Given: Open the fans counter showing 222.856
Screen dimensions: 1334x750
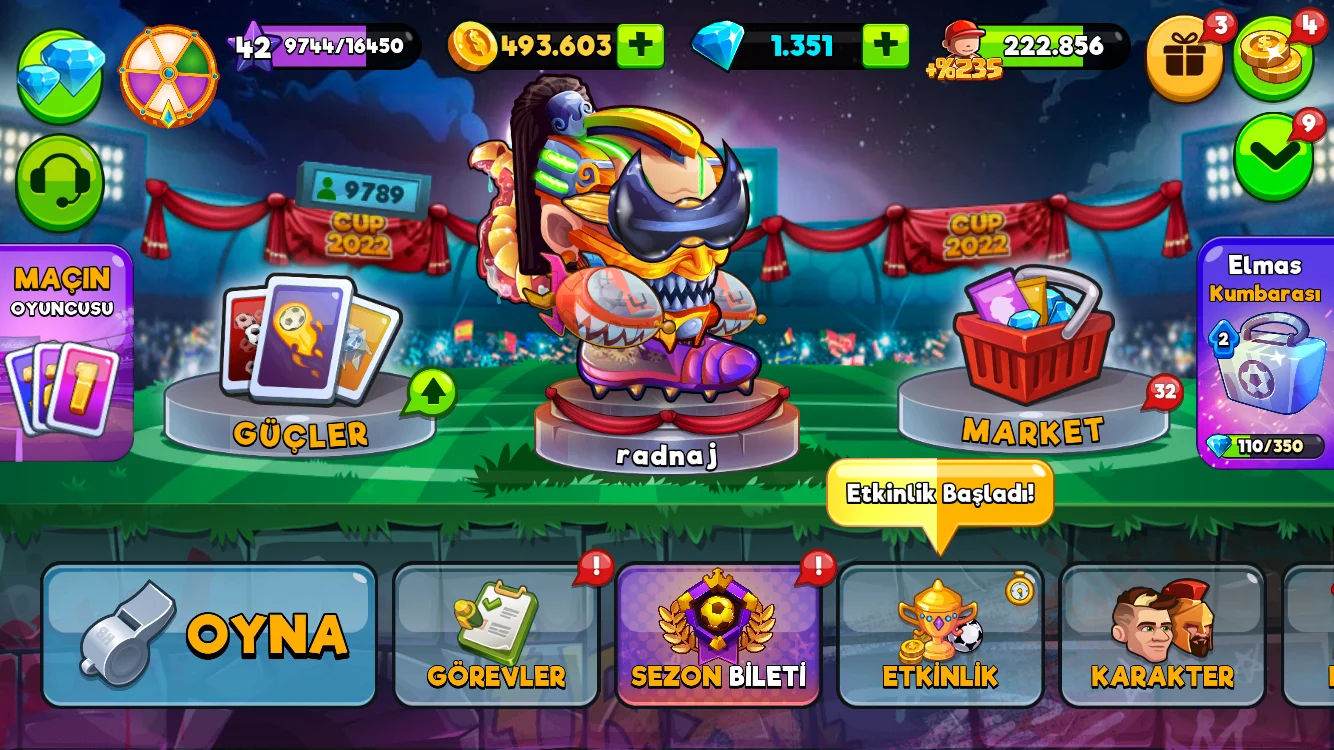Looking at the screenshot, I should tap(1040, 46).
